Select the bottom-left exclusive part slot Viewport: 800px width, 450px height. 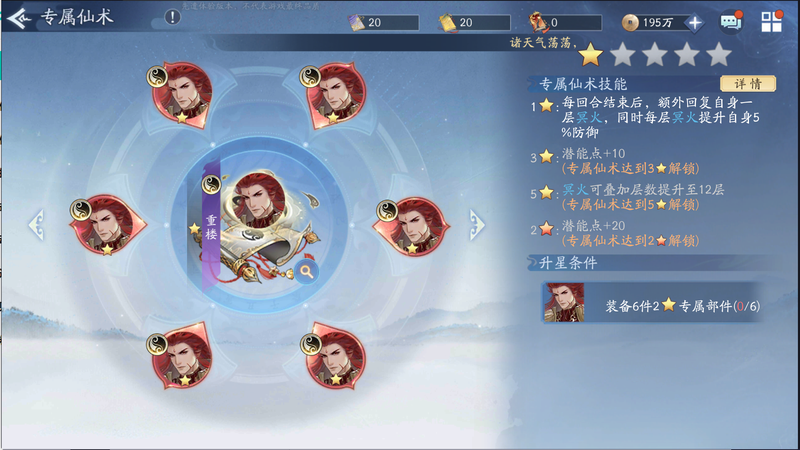tap(182, 354)
